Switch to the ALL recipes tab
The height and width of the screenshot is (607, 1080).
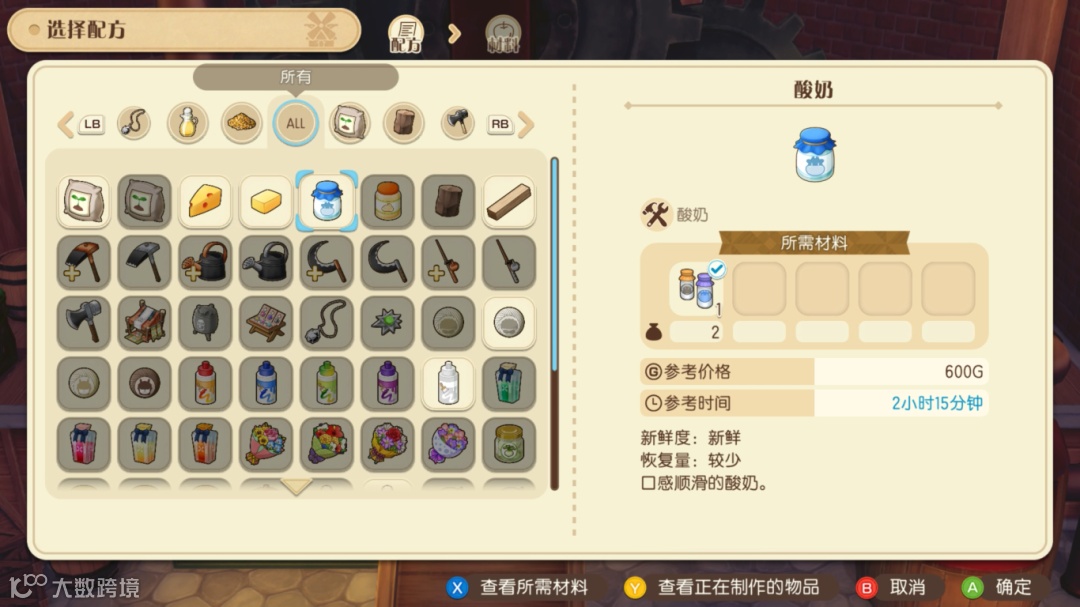(x=296, y=124)
